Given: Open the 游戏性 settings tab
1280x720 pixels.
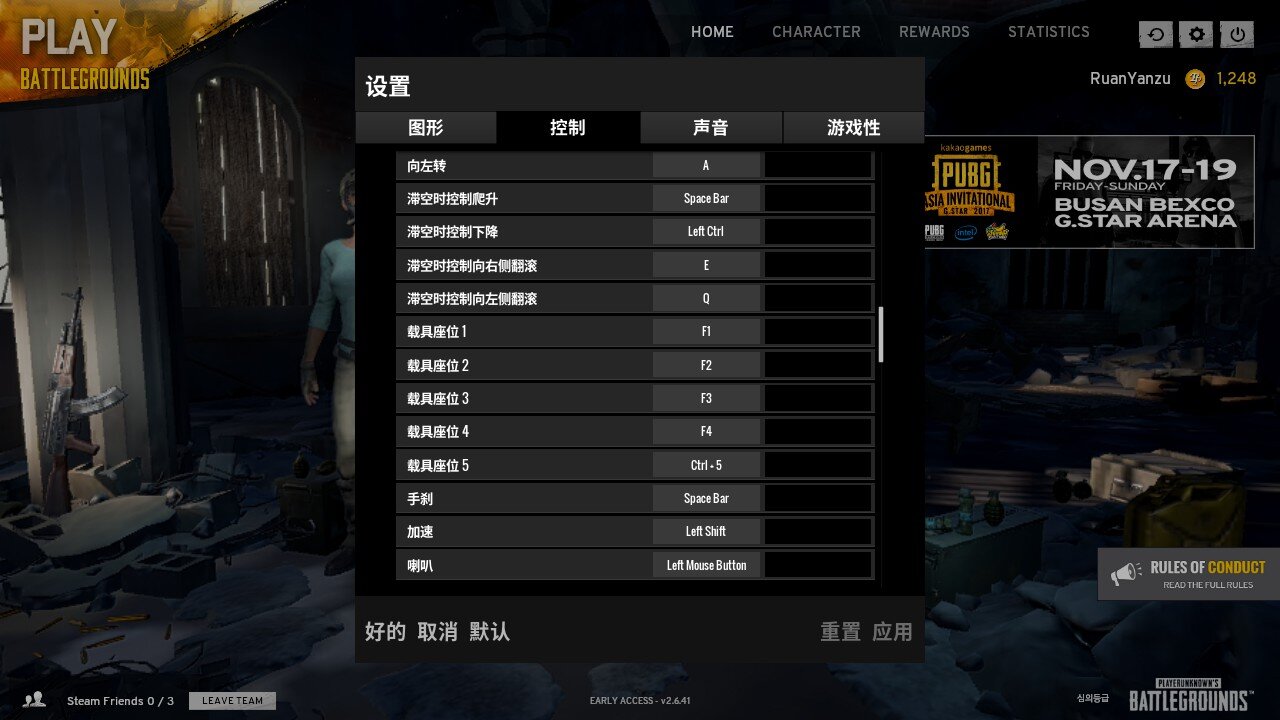Looking at the screenshot, I should click(x=852, y=127).
